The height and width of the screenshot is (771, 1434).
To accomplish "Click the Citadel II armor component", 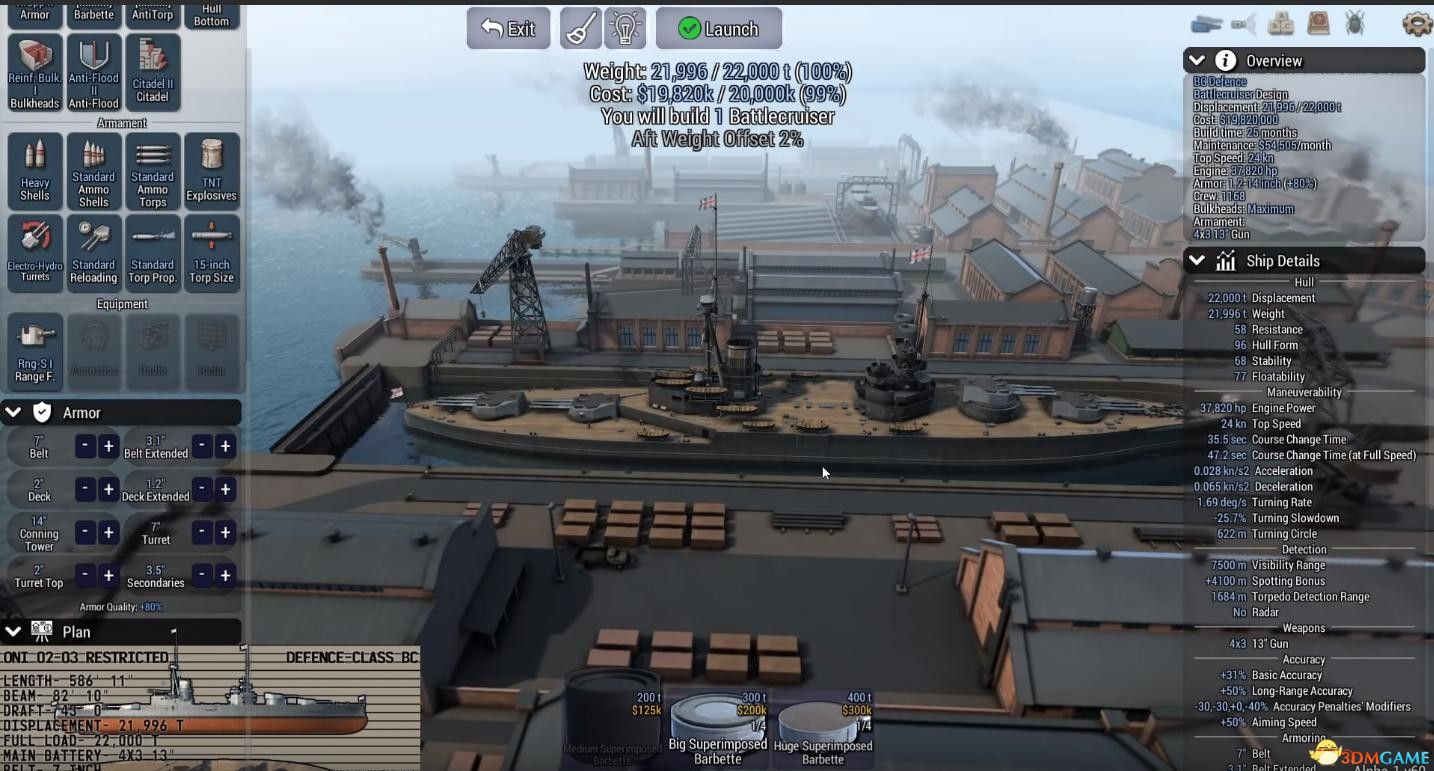I will pyautogui.click(x=153, y=72).
